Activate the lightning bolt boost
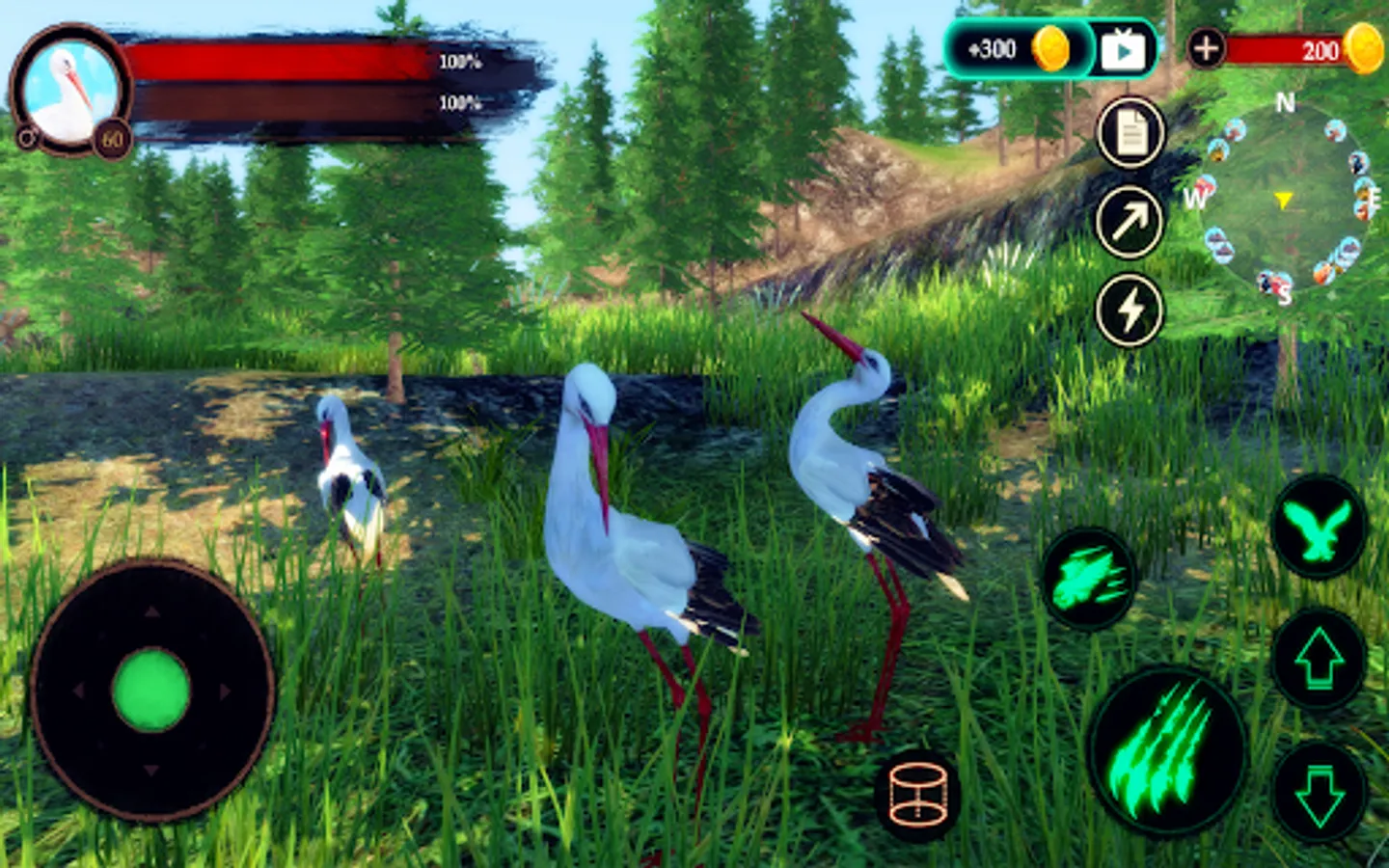Image resolution: width=1389 pixels, height=868 pixels. tap(1130, 311)
